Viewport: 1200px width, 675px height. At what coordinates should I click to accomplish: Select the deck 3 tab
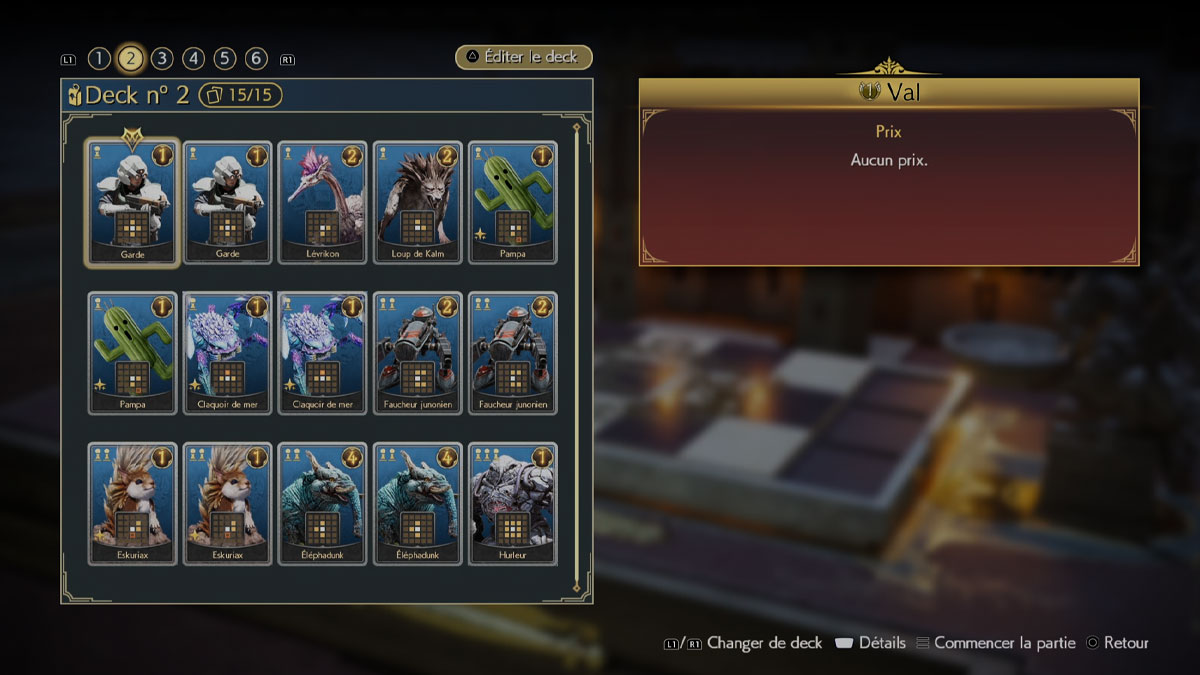click(162, 58)
